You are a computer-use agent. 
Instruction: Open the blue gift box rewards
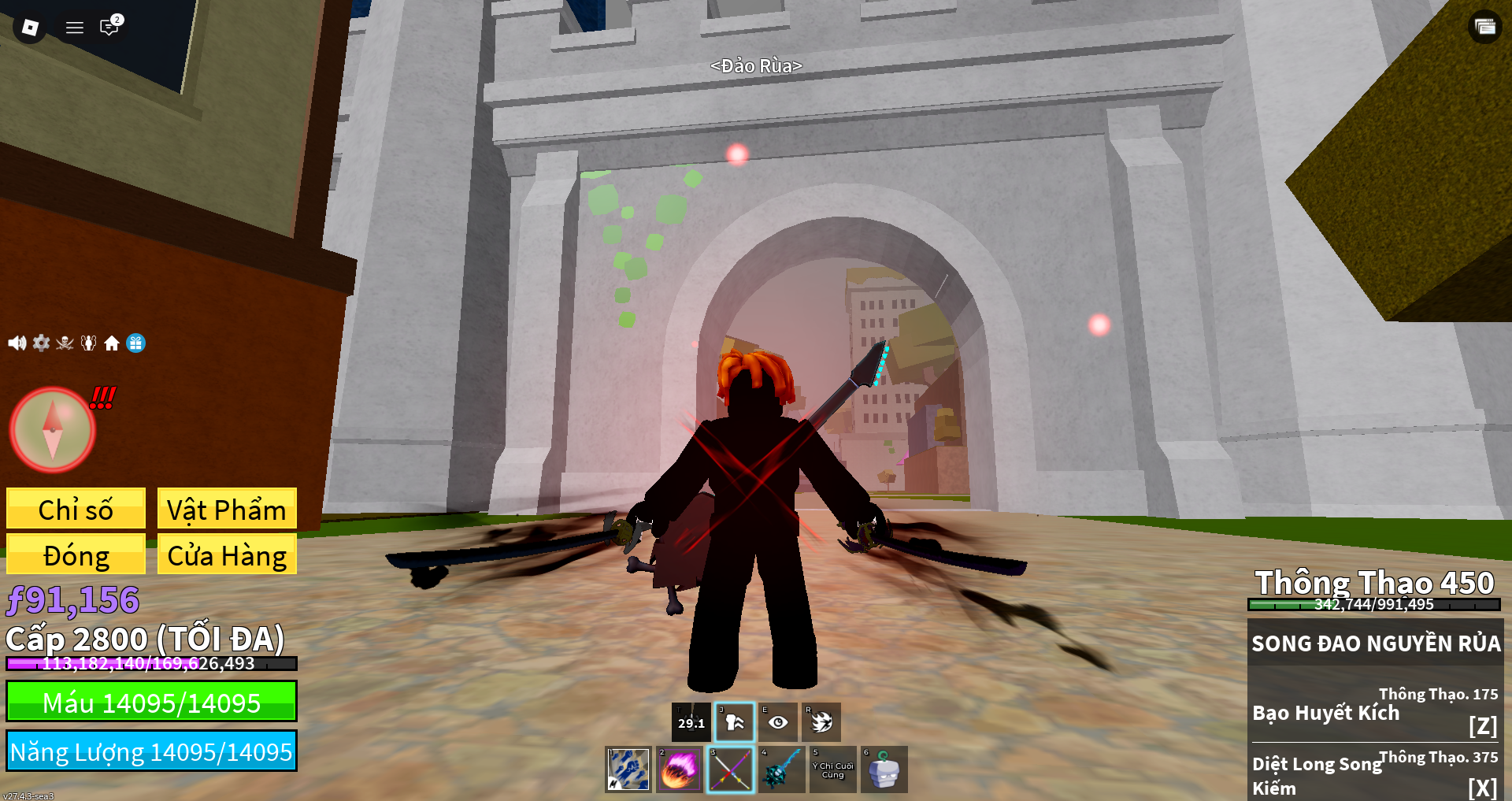[x=135, y=343]
